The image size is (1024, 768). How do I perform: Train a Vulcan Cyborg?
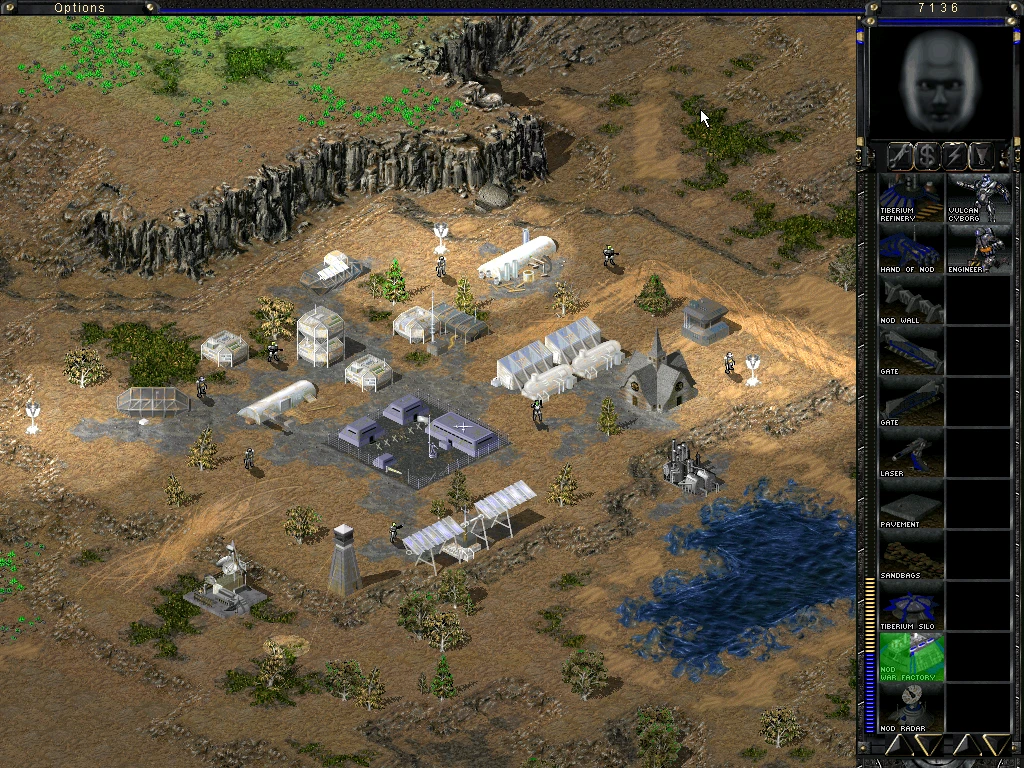(978, 198)
